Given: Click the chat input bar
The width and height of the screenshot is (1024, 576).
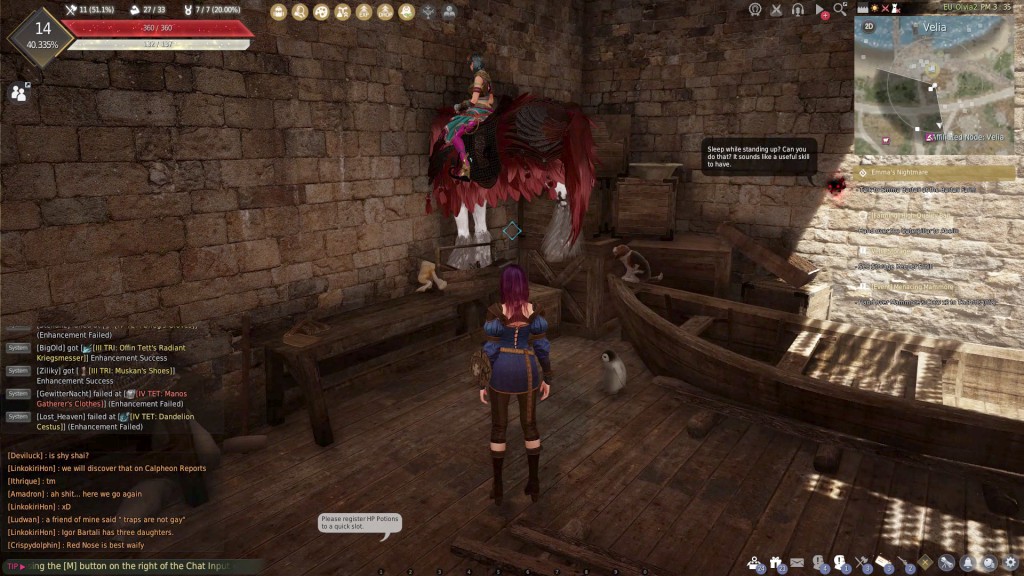Looking at the screenshot, I should click(130, 566).
